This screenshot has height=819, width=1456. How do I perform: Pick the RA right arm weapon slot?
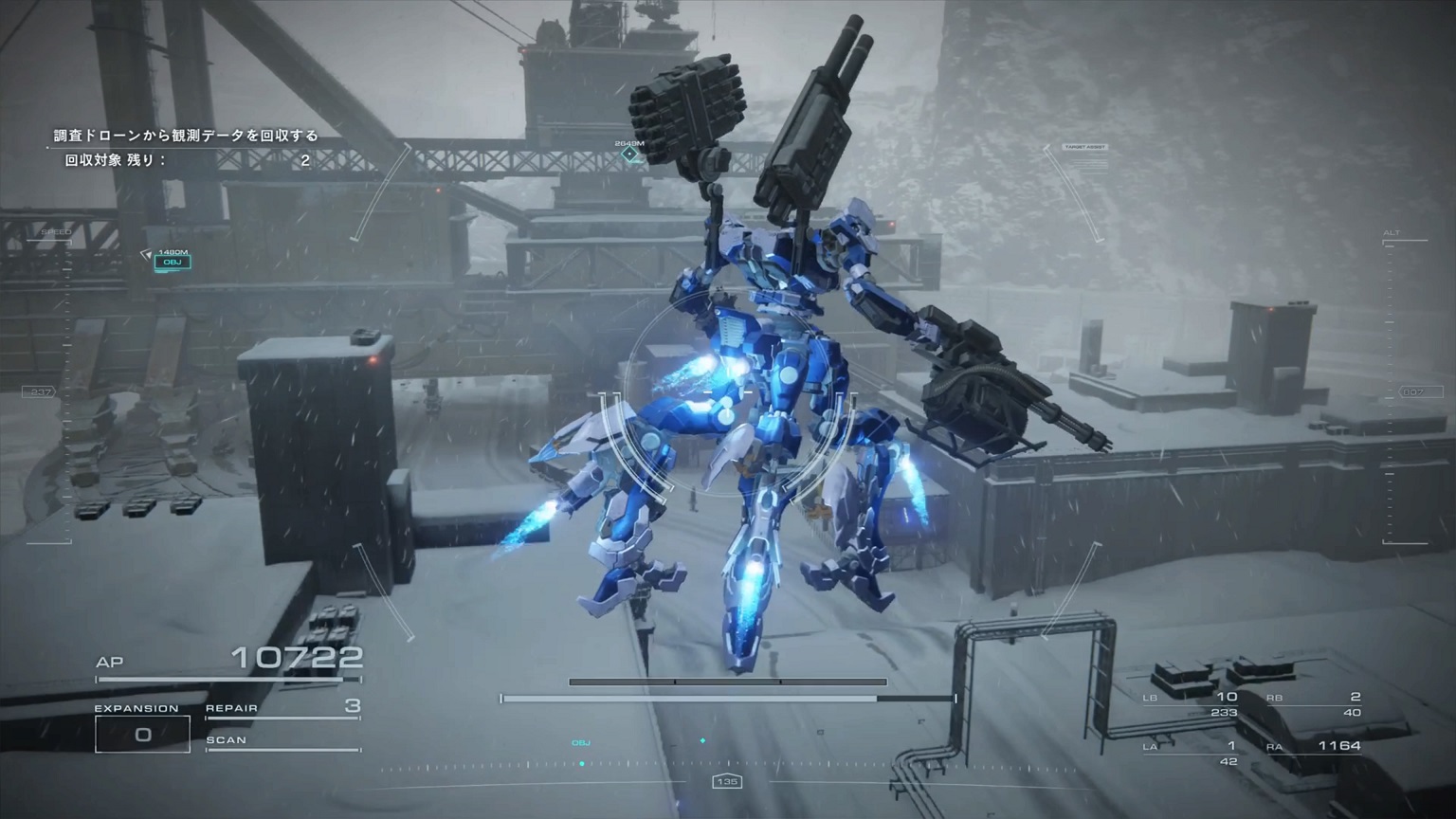coord(1314,747)
